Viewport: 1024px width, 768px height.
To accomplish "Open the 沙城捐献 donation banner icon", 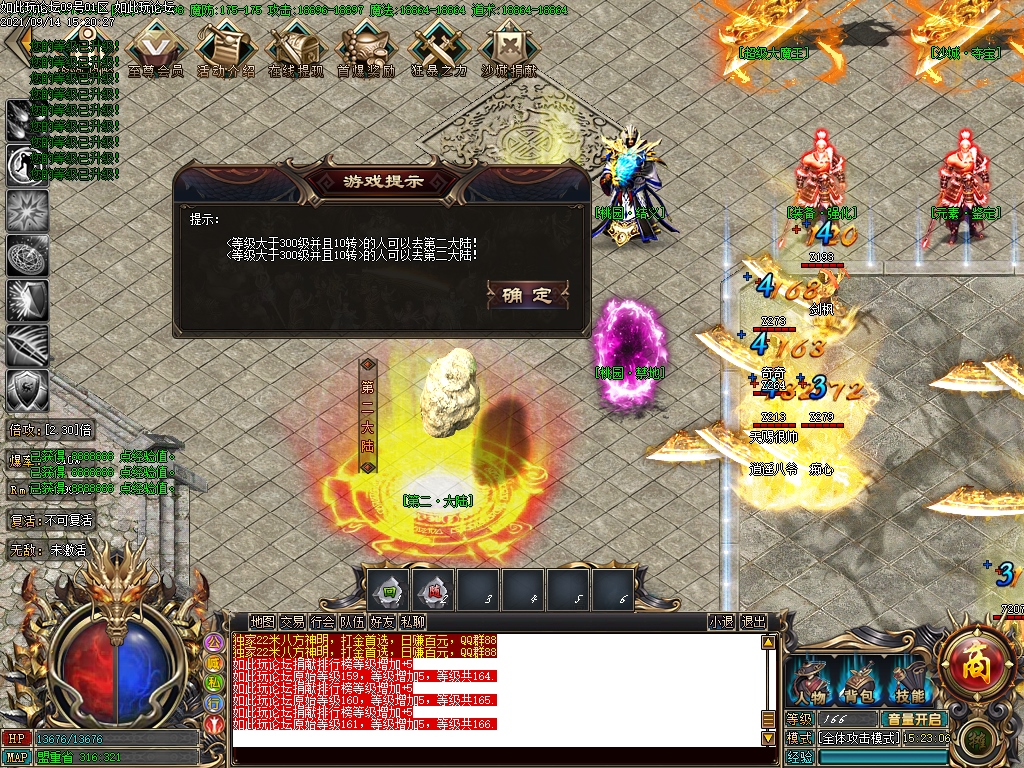I will pyautogui.click(x=508, y=49).
